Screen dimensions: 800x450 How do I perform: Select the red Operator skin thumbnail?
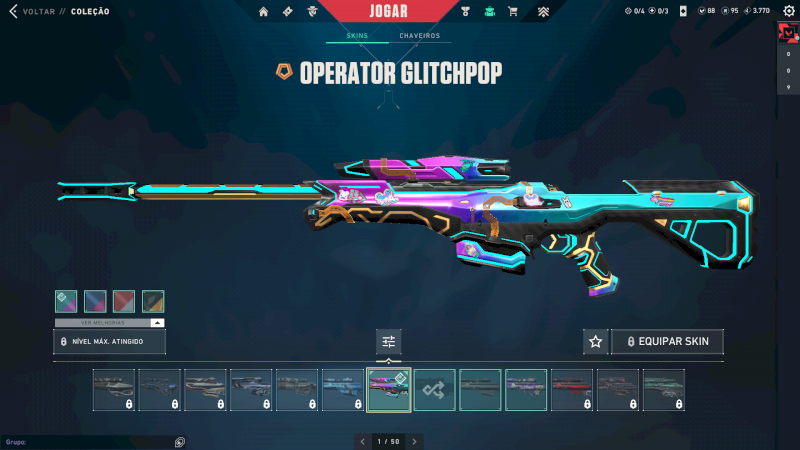coord(572,390)
